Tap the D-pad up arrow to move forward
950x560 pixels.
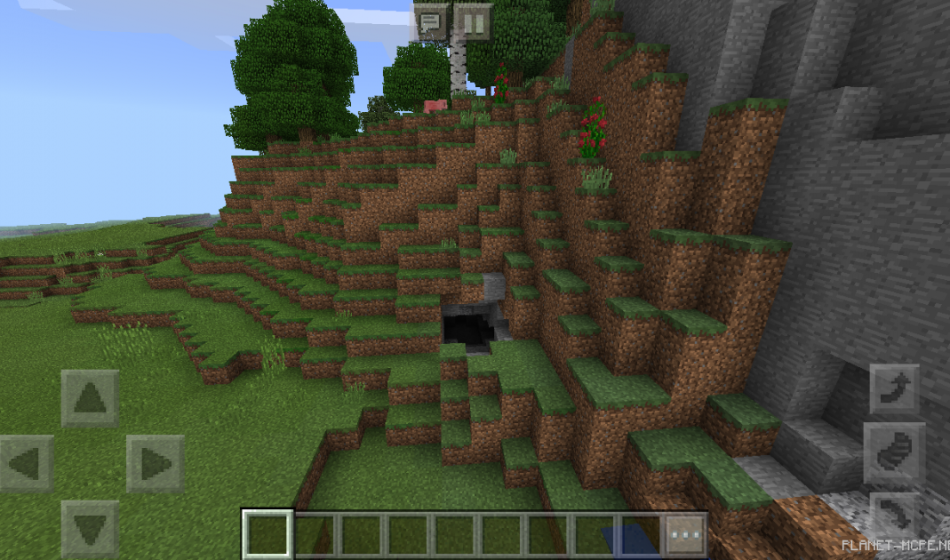coord(90,398)
